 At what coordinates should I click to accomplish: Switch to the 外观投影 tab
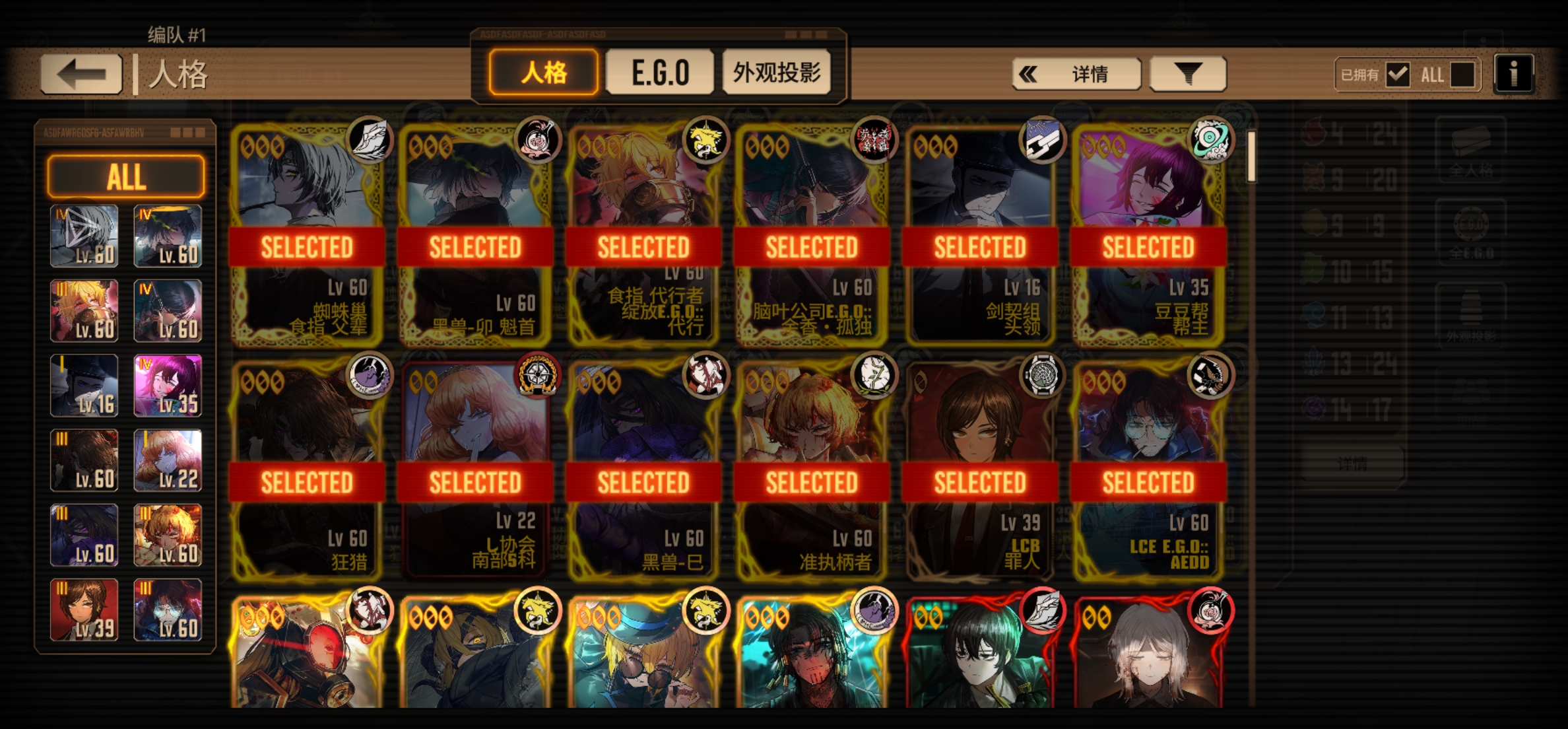pos(778,73)
